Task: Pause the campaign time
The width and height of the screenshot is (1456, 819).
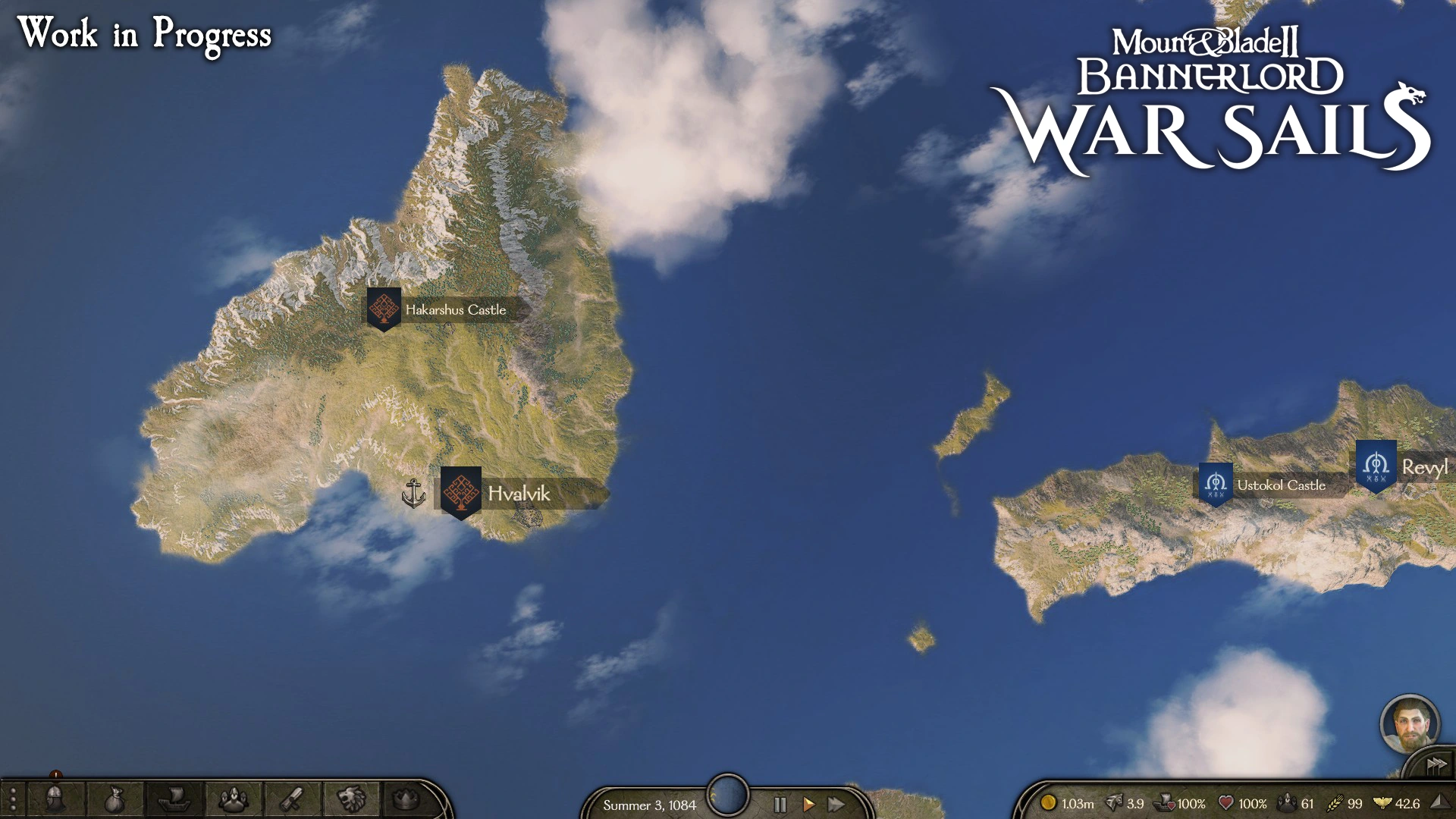Action: (779, 805)
